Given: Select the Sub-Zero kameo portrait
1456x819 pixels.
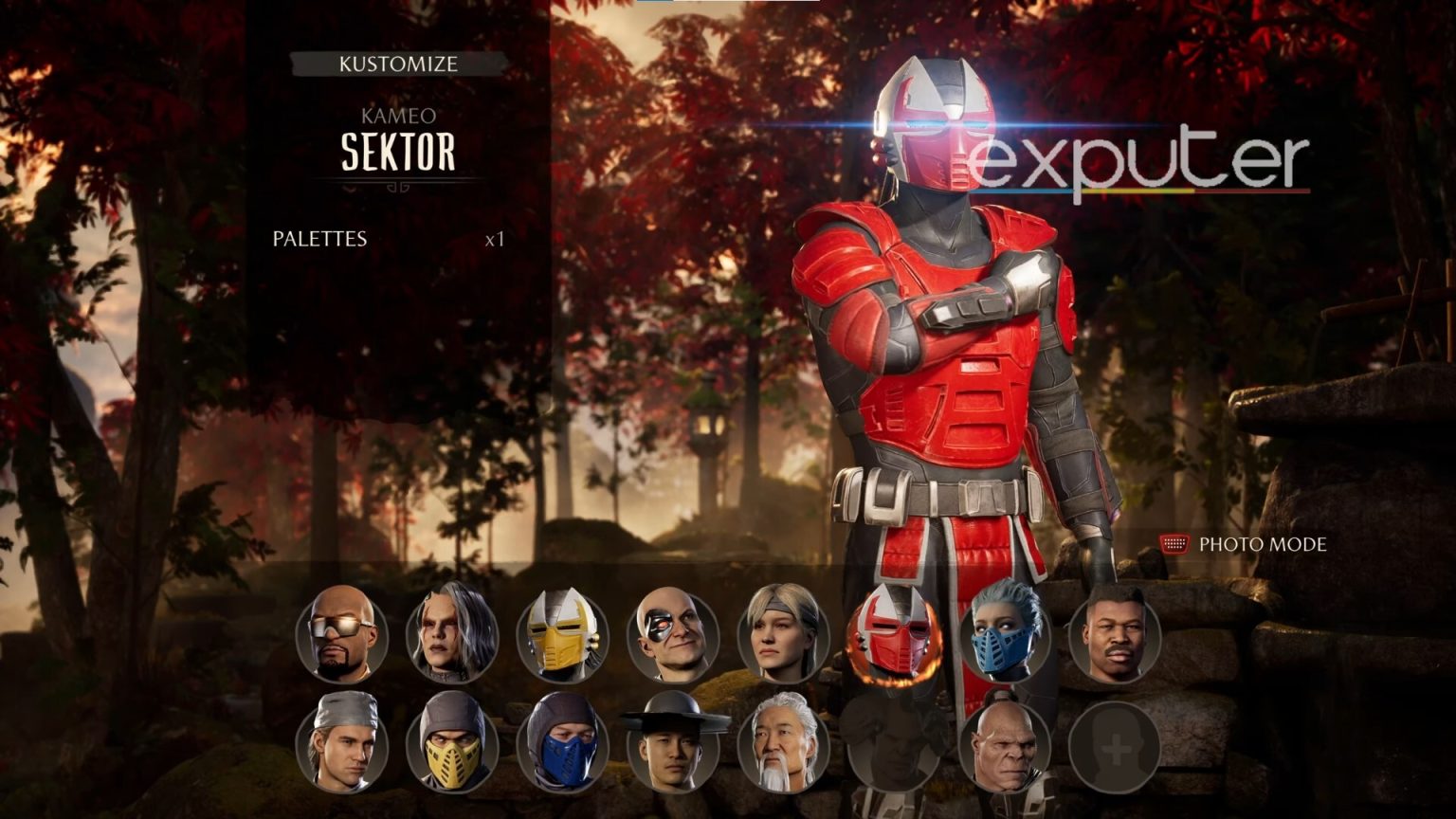Looking at the screenshot, I should [566, 747].
